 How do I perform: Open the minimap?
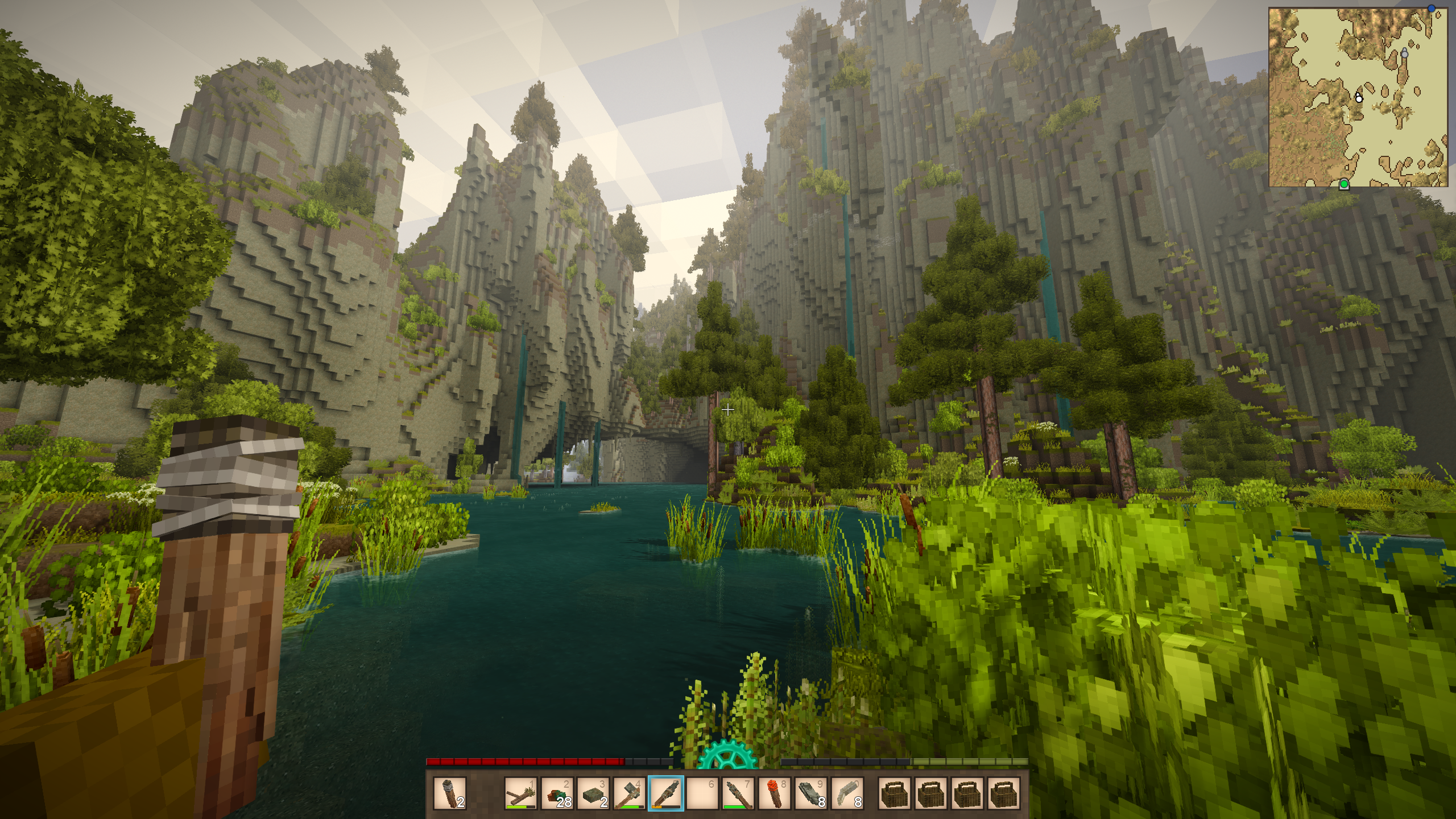coord(1358,97)
